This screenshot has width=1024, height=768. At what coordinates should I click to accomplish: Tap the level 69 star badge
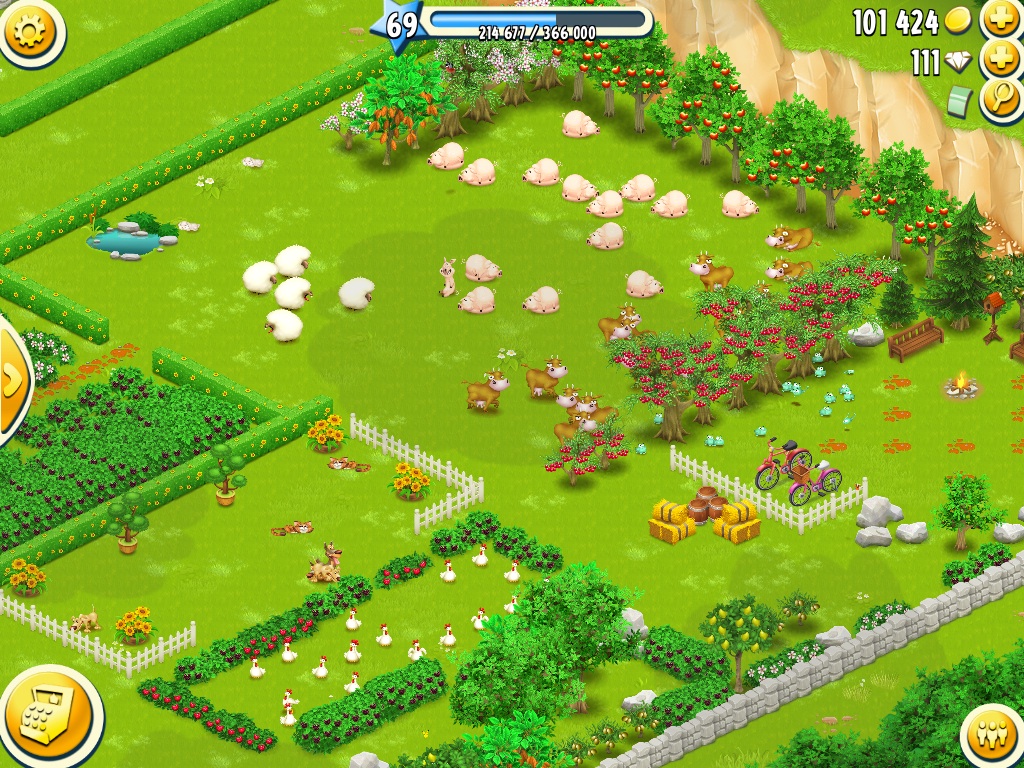[401, 25]
